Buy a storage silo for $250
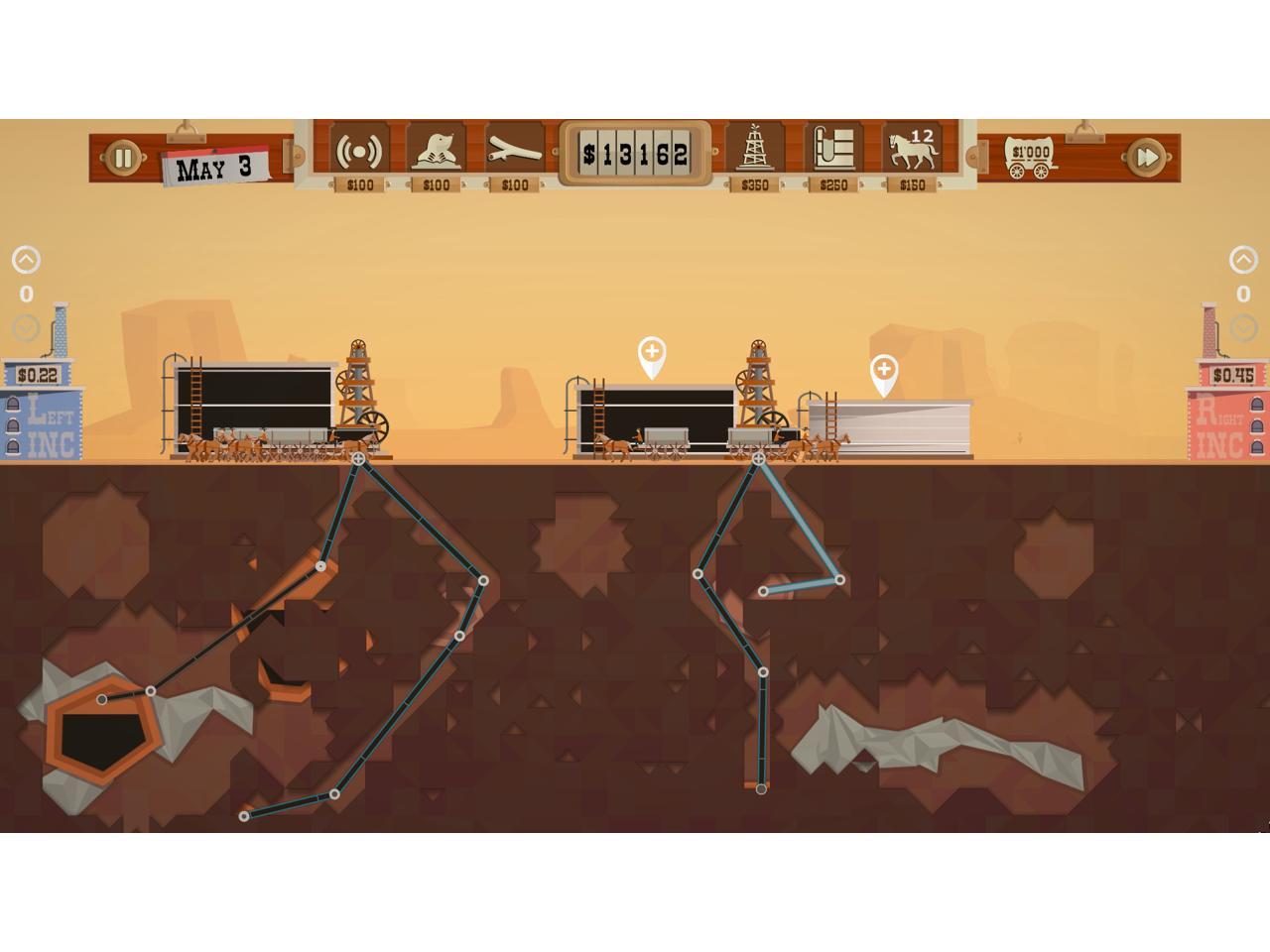The height and width of the screenshot is (952, 1270). tap(833, 152)
